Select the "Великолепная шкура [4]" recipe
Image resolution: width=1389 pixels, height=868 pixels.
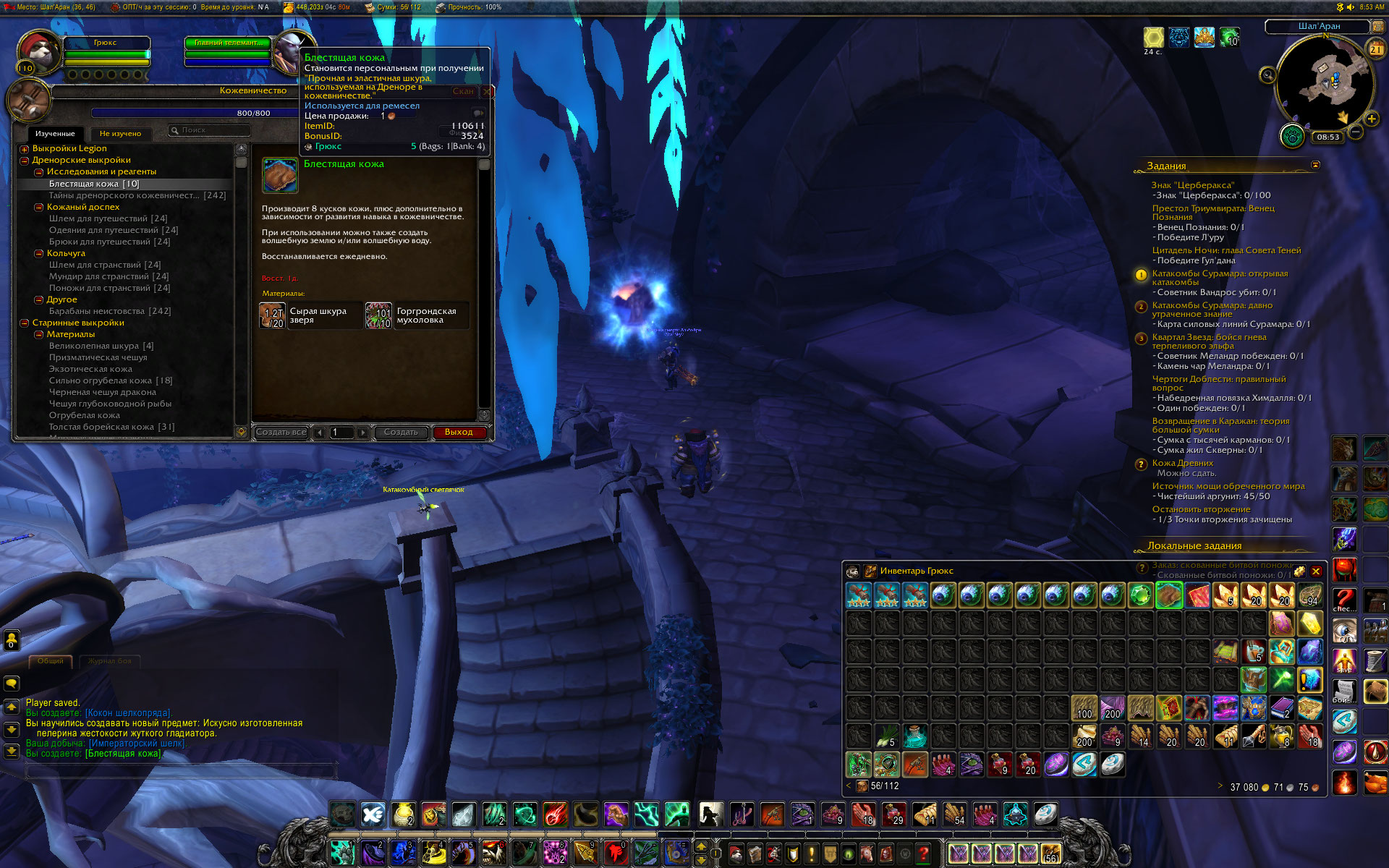point(101,346)
